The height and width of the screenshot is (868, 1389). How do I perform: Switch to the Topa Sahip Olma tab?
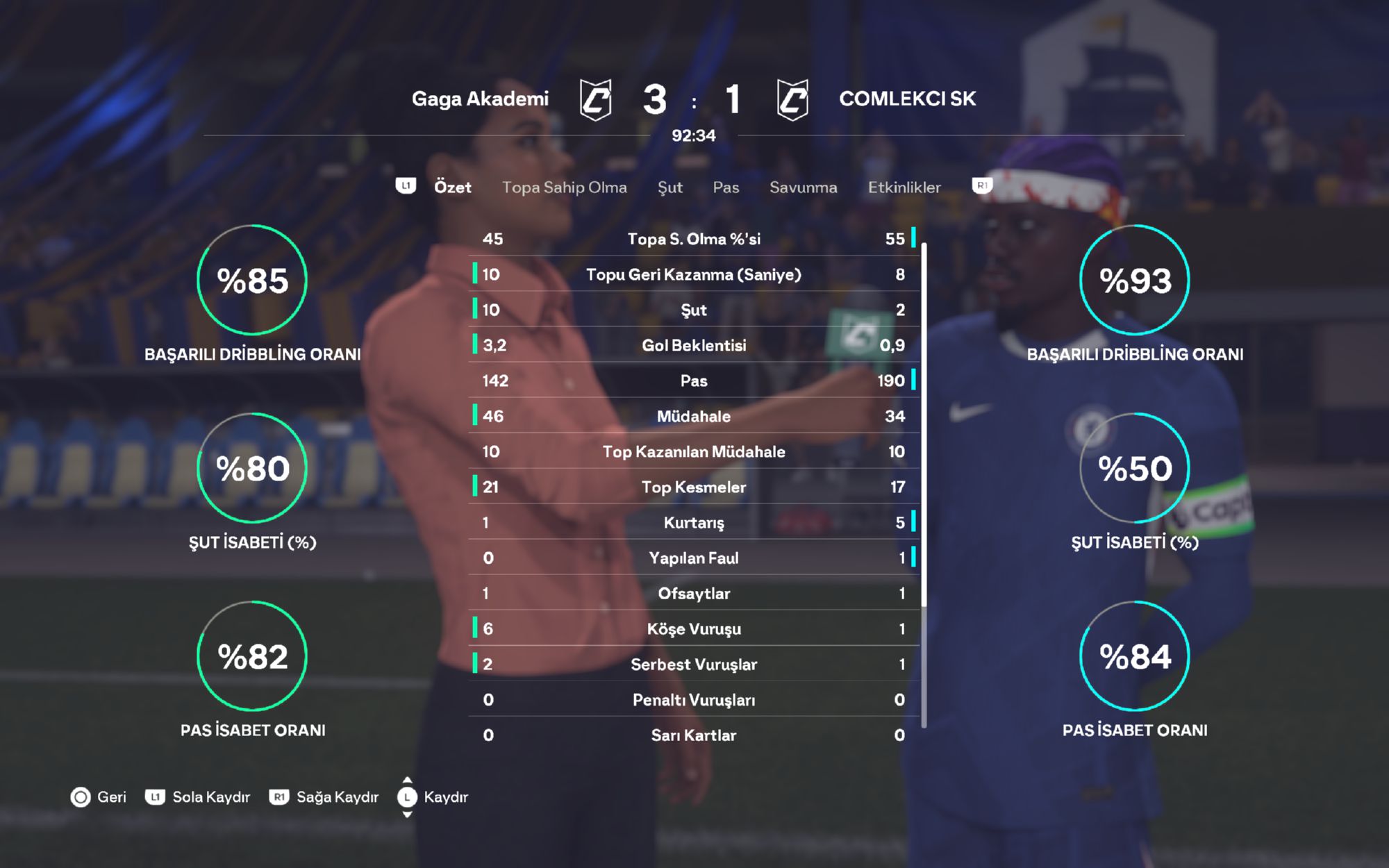pyautogui.click(x=564, y=187)
